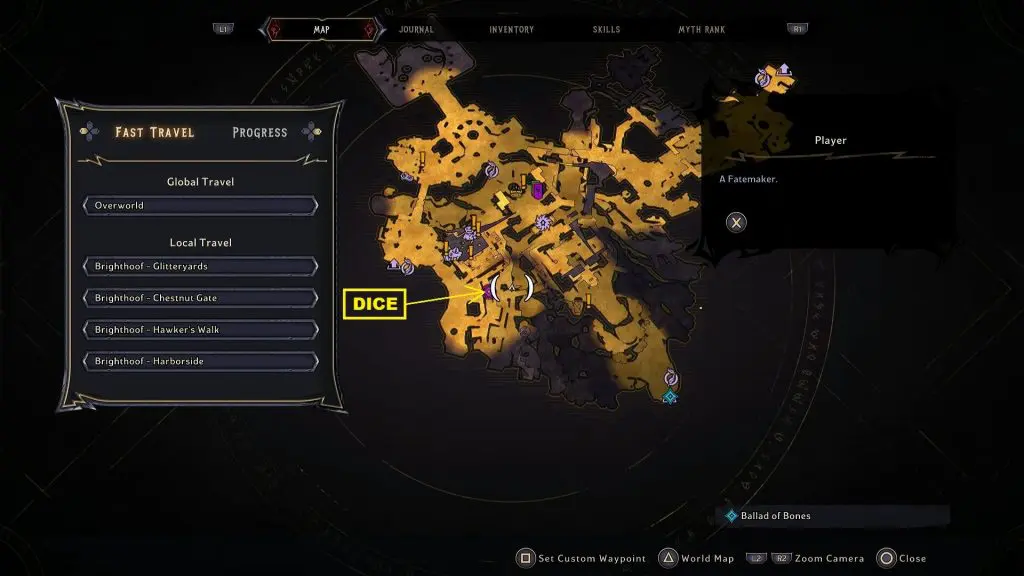Fast travel to Brighthoof - Harborside
Viewport: 1024px width, 576px height.
(x=201, y=361)
